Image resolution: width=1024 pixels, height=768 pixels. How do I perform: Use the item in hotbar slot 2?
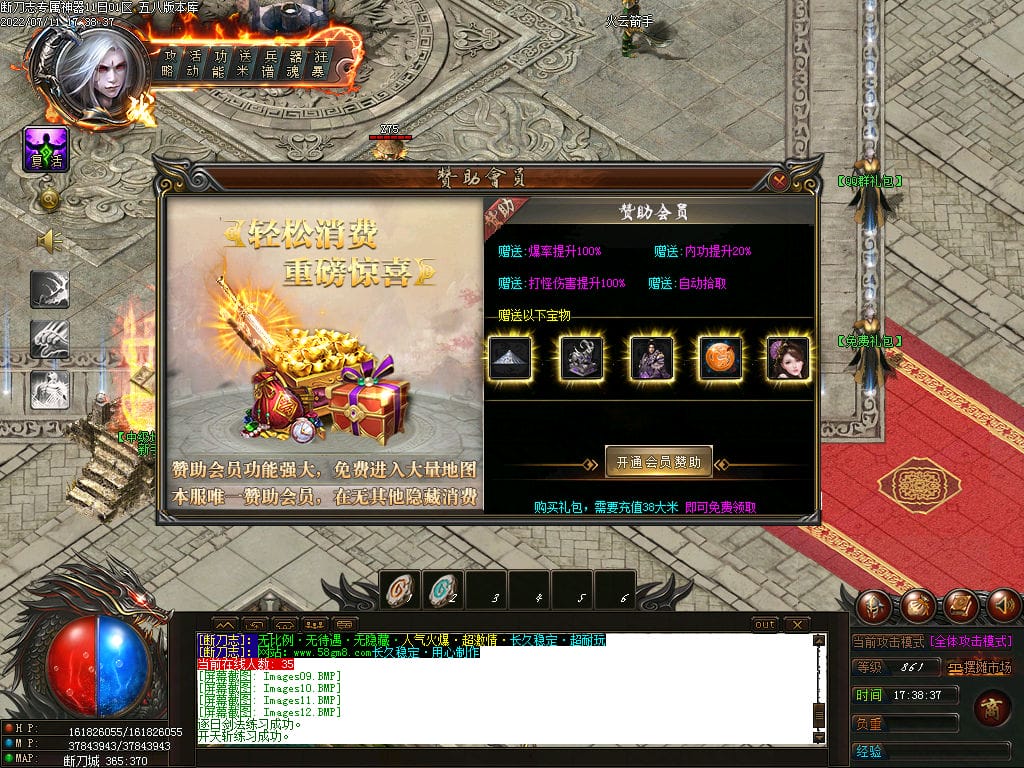(443, 592)
